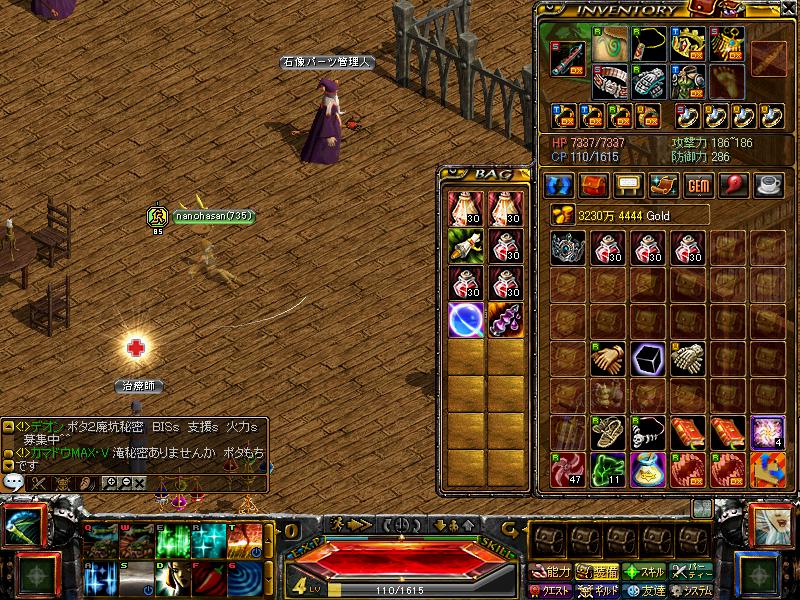
Task: Select the purple drill item in bag
Action: tap(504, 319)
